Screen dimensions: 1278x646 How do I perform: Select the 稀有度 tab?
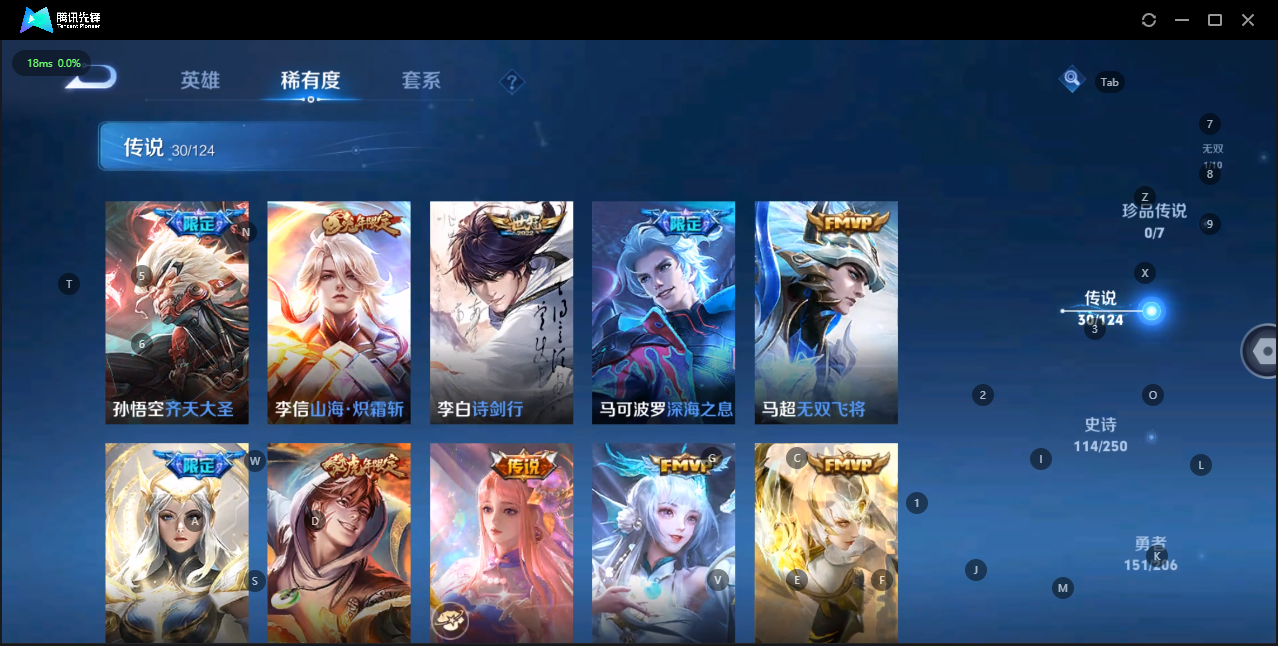(x=310, y=81)
